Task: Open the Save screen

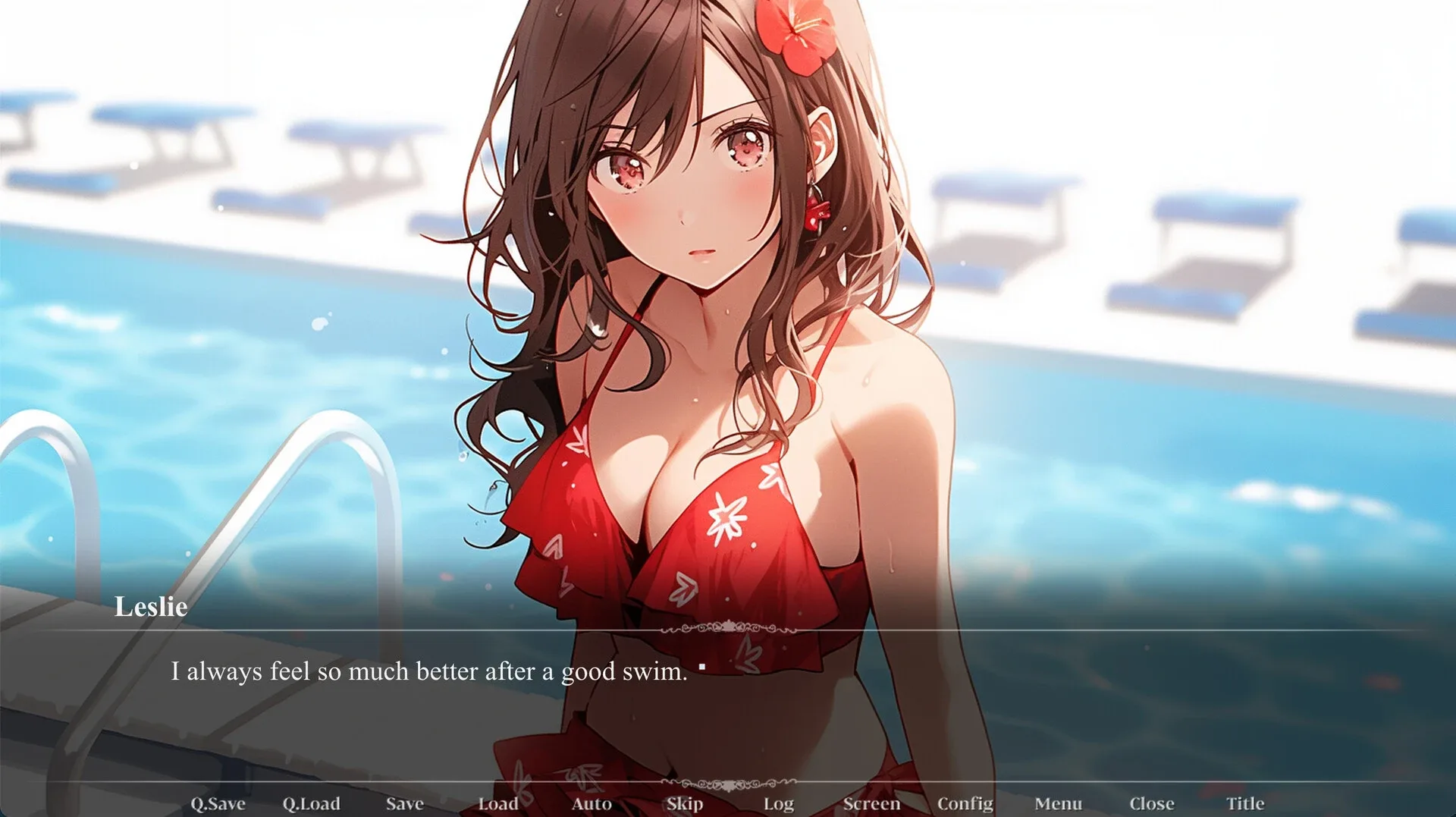Action: point(404,803)
